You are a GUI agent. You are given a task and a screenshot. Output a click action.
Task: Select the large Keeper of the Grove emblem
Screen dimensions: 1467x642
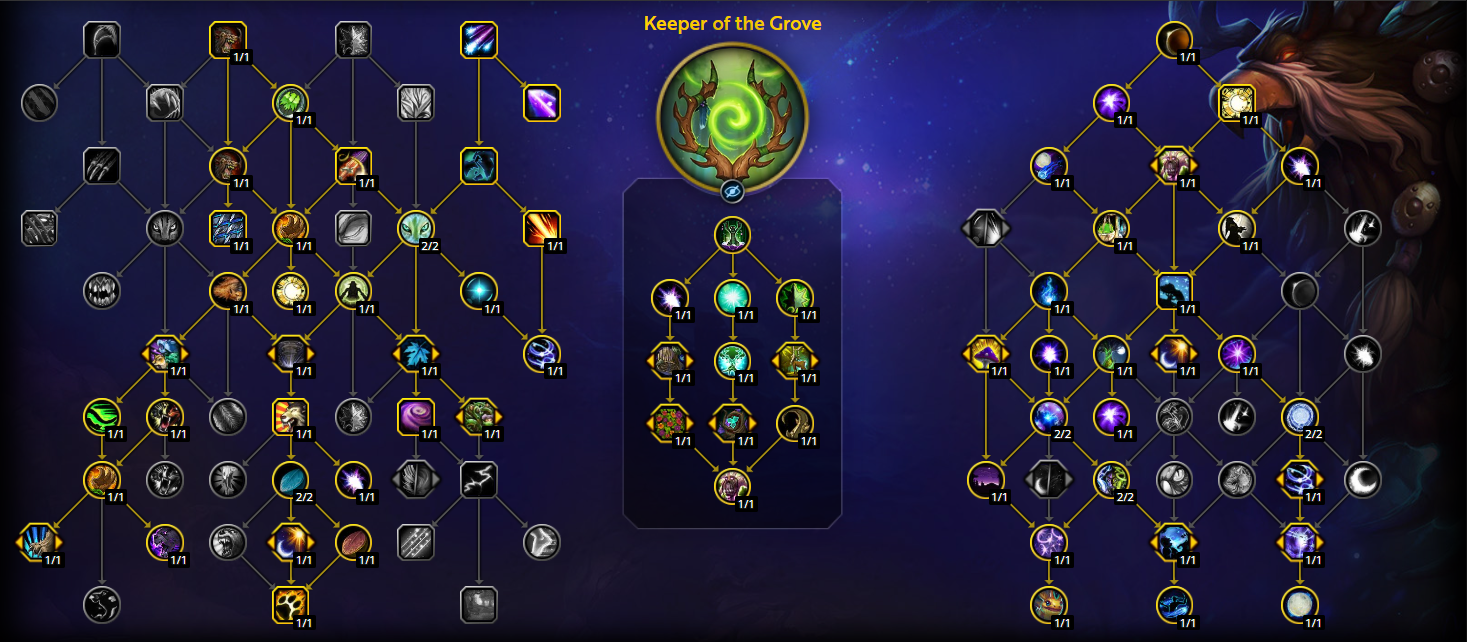tap(732, 112)
